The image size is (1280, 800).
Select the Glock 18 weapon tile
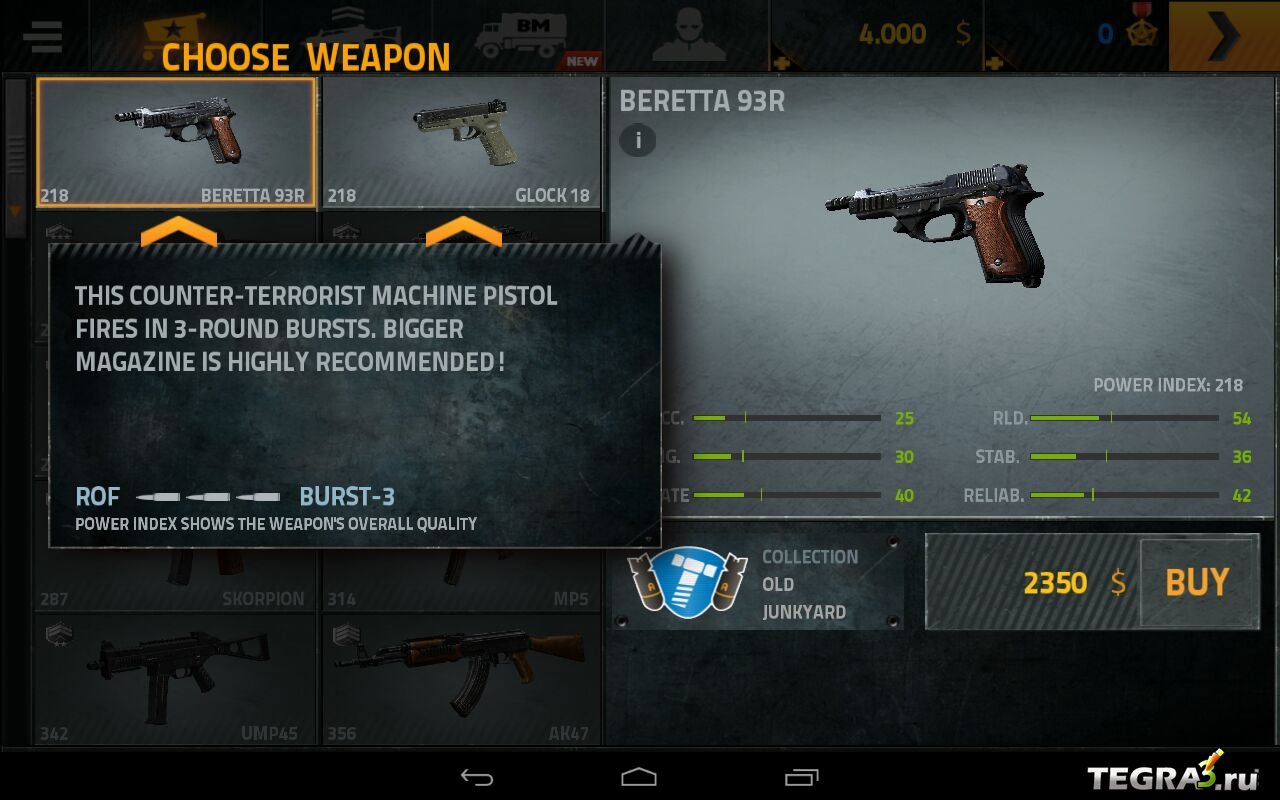pos(461,142)
